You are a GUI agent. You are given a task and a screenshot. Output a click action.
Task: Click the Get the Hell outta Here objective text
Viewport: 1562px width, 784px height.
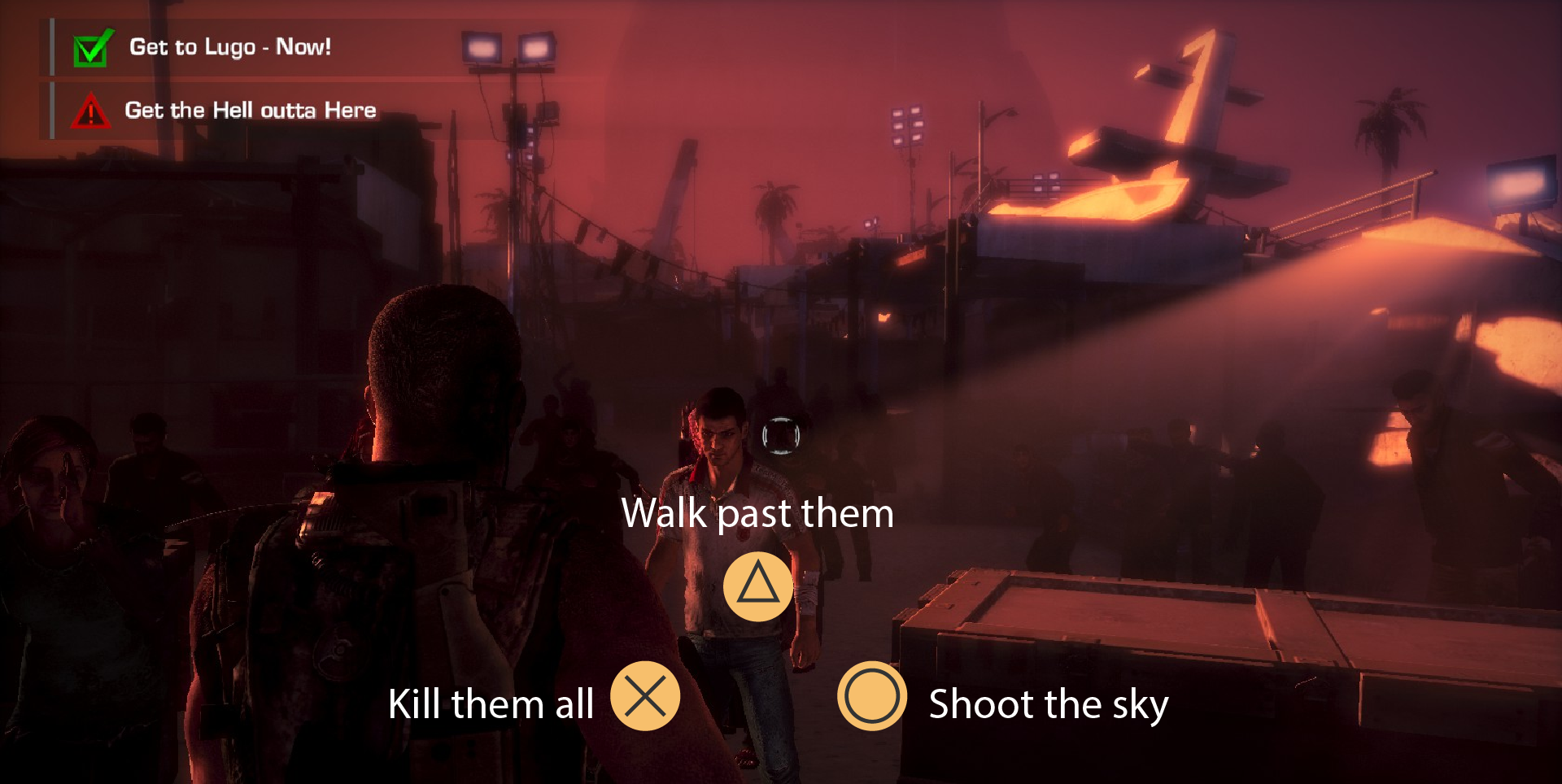pos(250,110)
